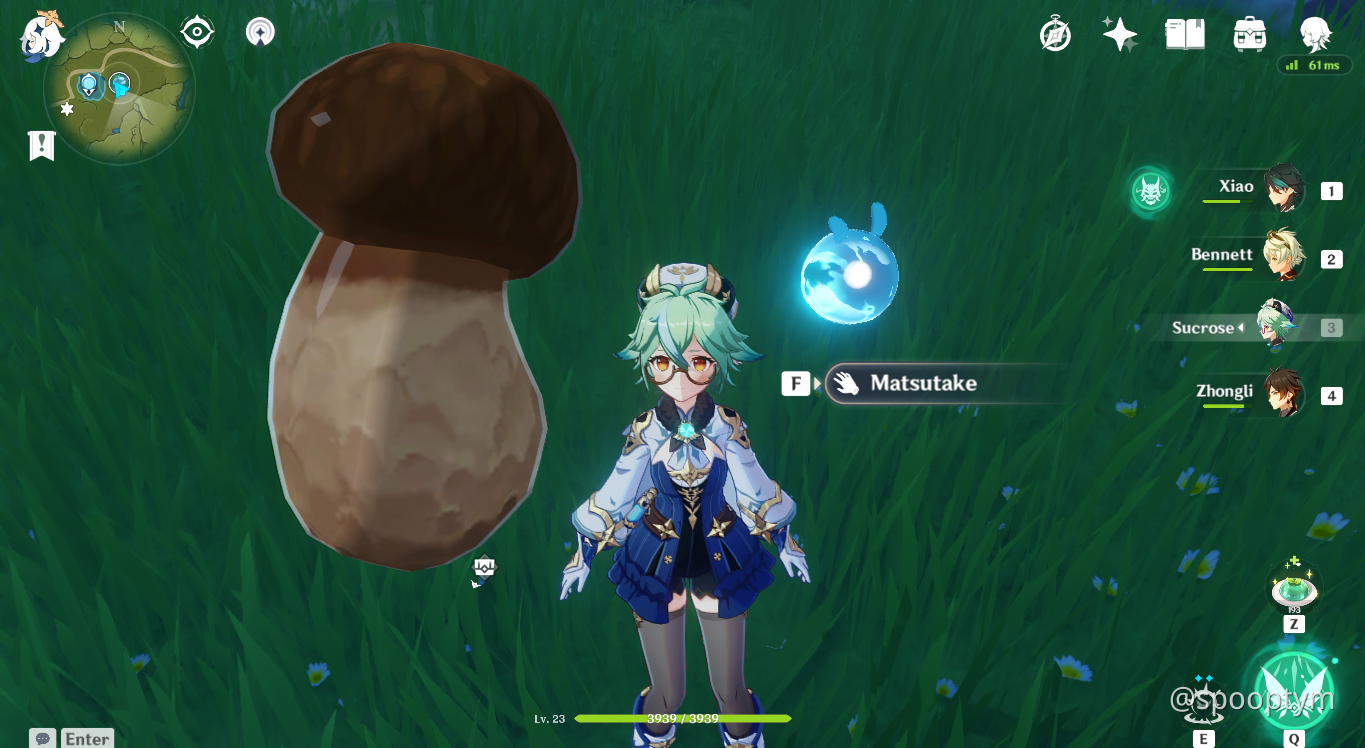Open the Adventurer Handbook book icon
Screen dimensions: 1365x748
pos(1184,32)
